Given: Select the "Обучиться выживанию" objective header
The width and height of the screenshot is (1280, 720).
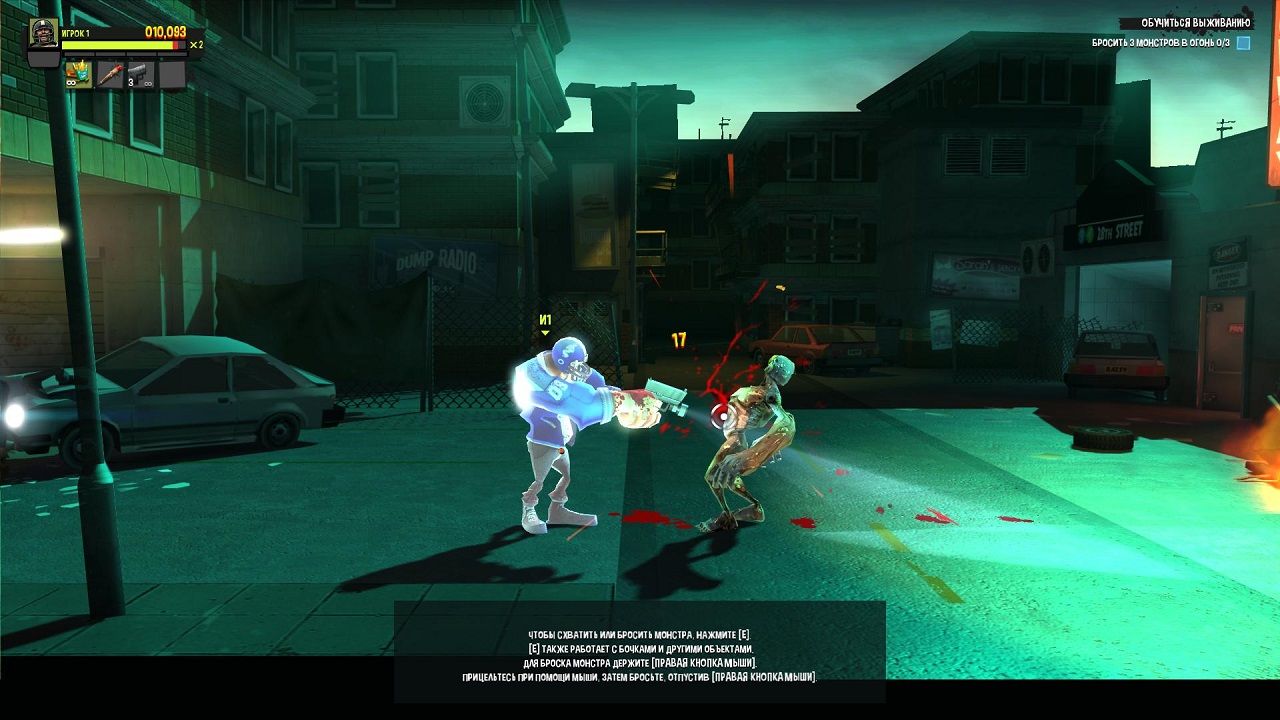Looking at the screenshot, I should (x=1195, y=23).
